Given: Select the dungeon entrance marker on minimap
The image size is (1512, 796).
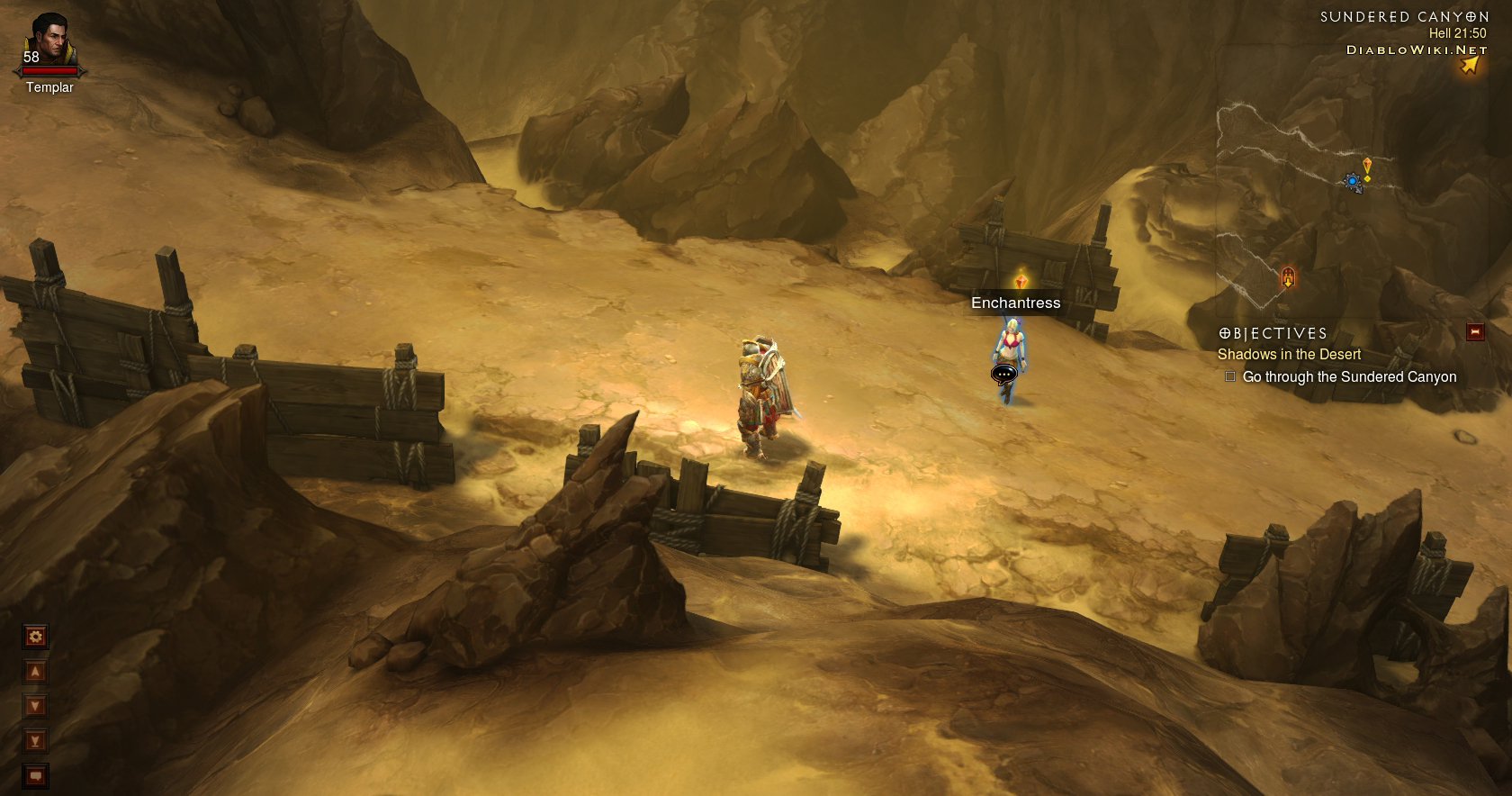Looking at the screenshot, I should [1288, 277].
